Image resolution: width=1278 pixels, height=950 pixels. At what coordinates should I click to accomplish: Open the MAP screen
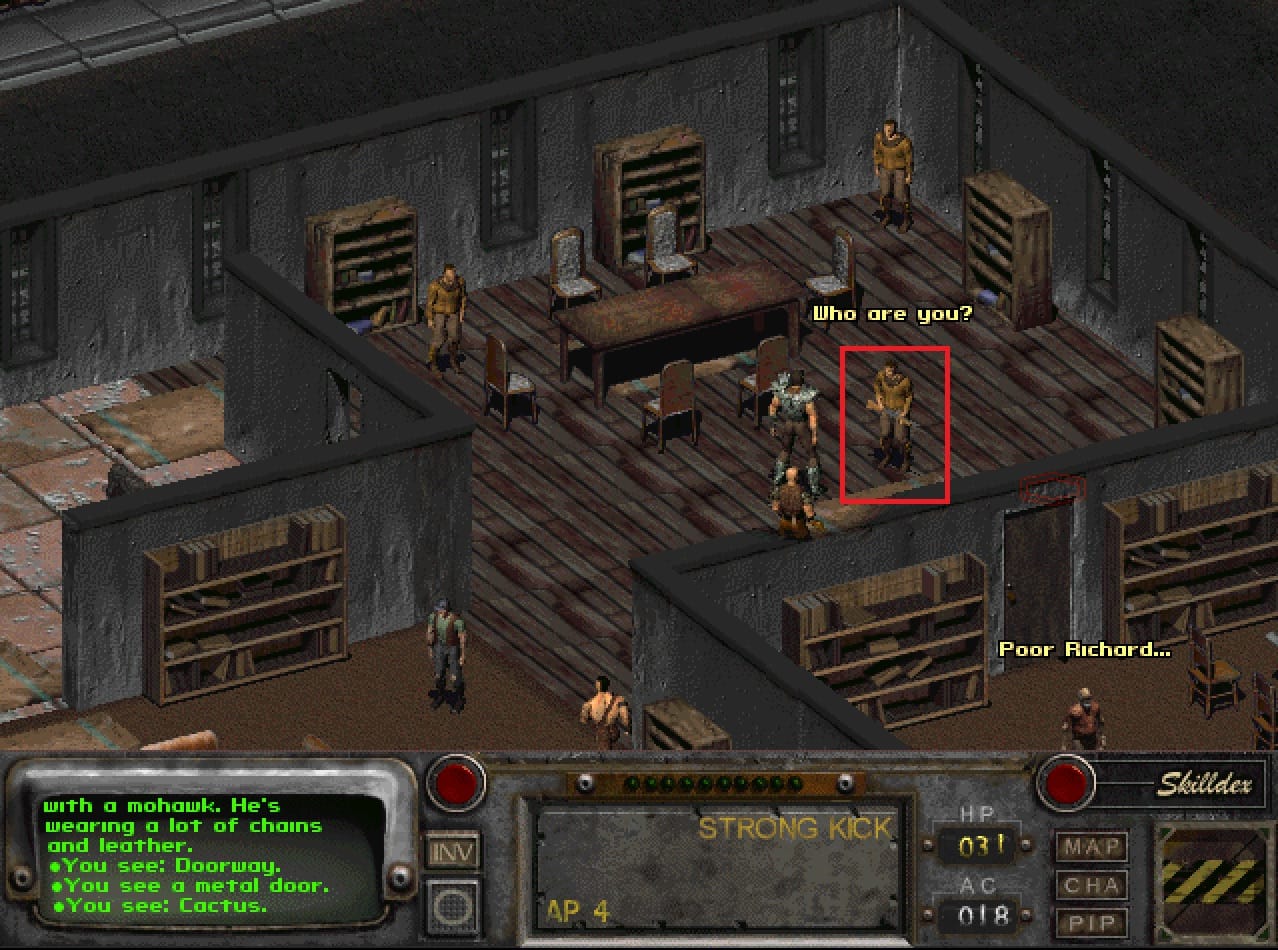[1090, 847]
